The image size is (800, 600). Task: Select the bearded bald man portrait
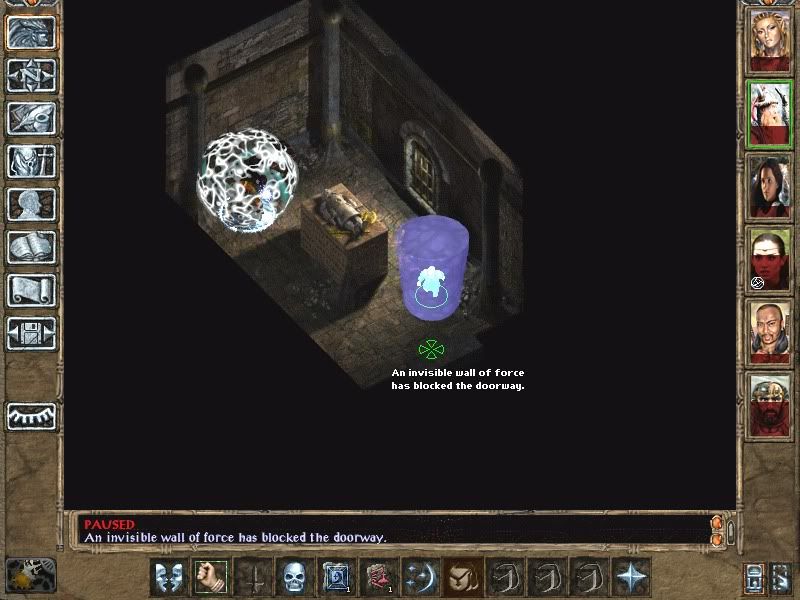tap(770, 332)
